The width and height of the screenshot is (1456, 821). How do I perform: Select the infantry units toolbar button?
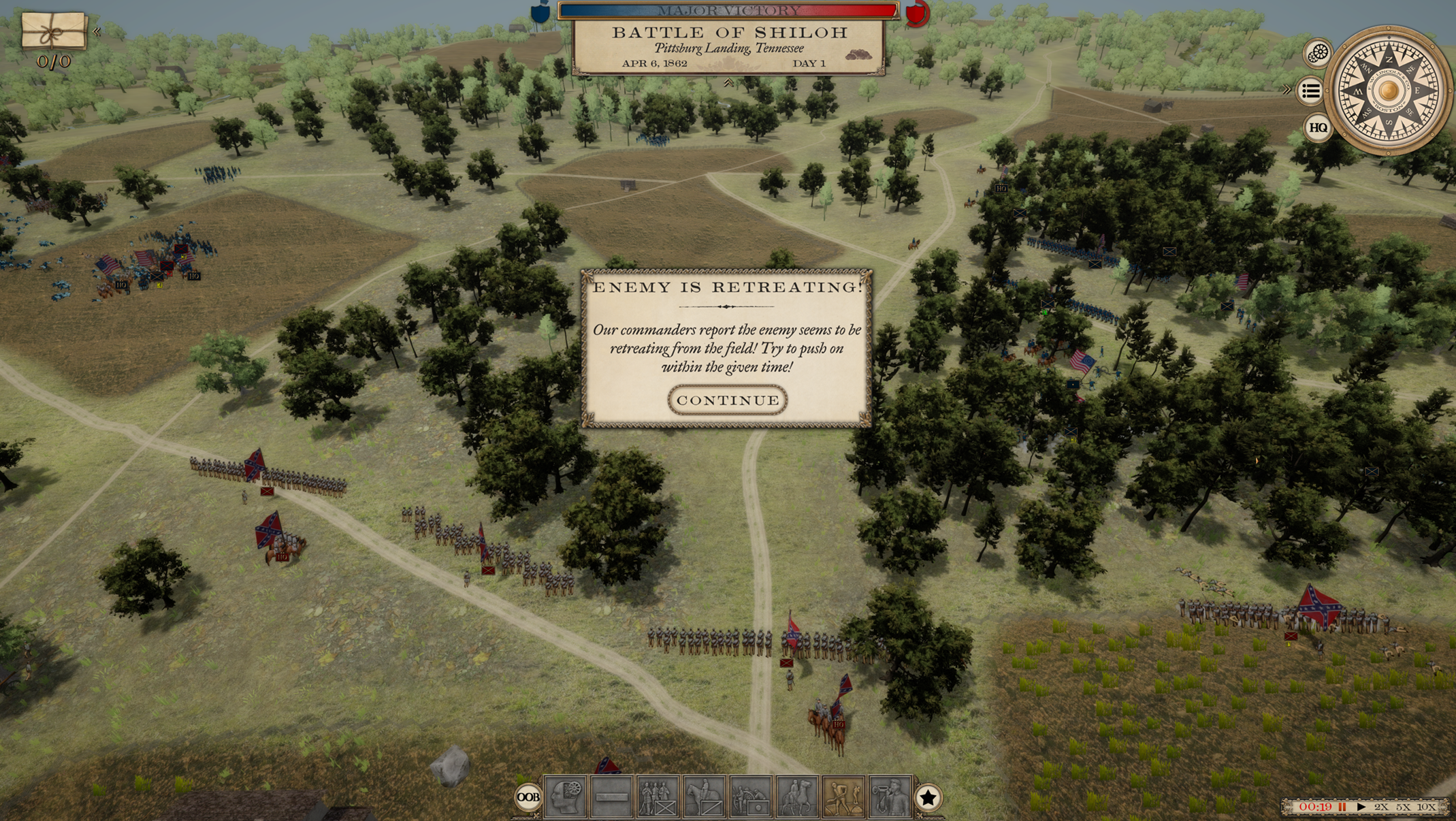pyautogui.click(x=658, y=796)
